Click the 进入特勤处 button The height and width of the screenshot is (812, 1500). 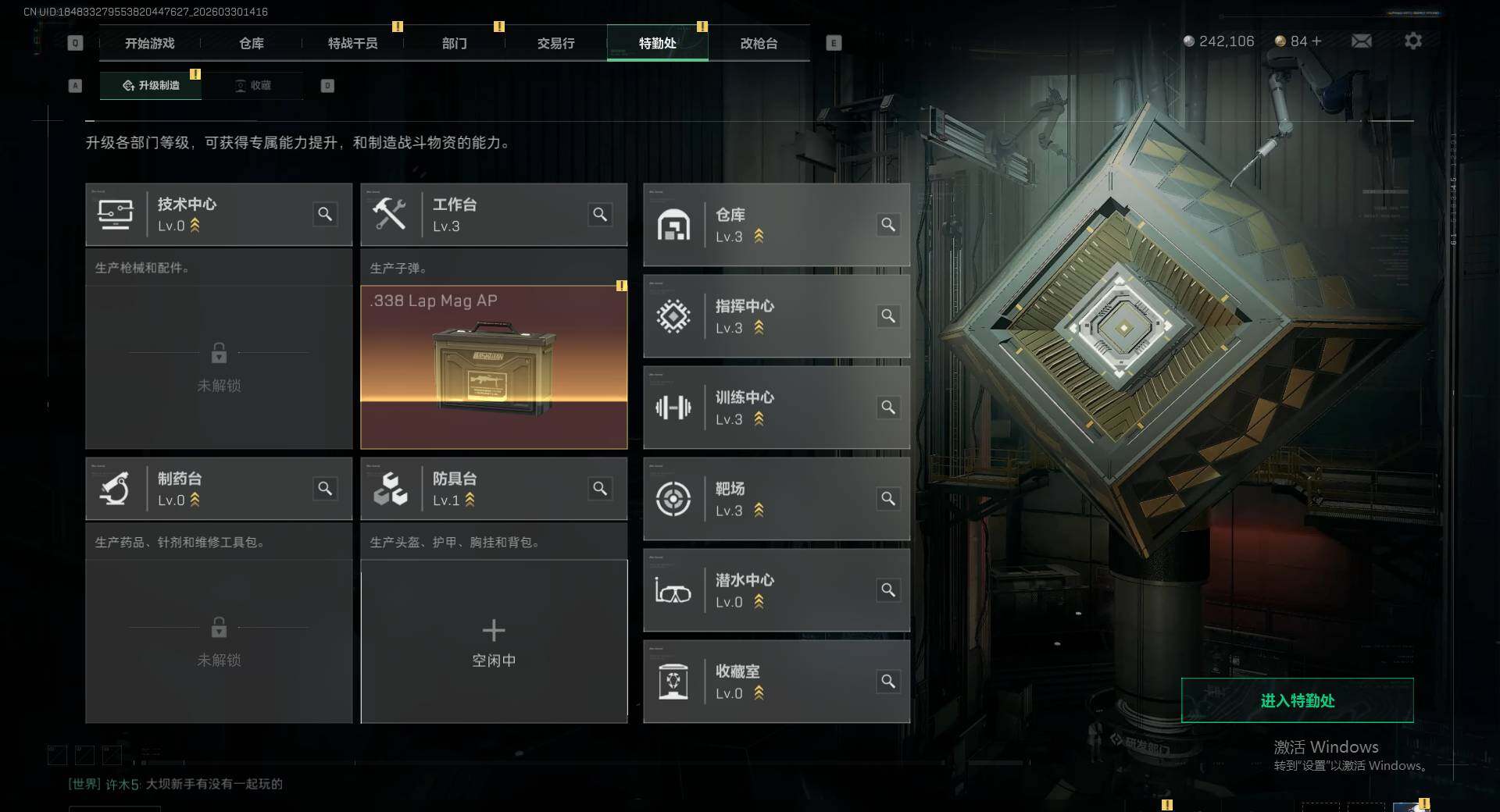pos(1297,700)
